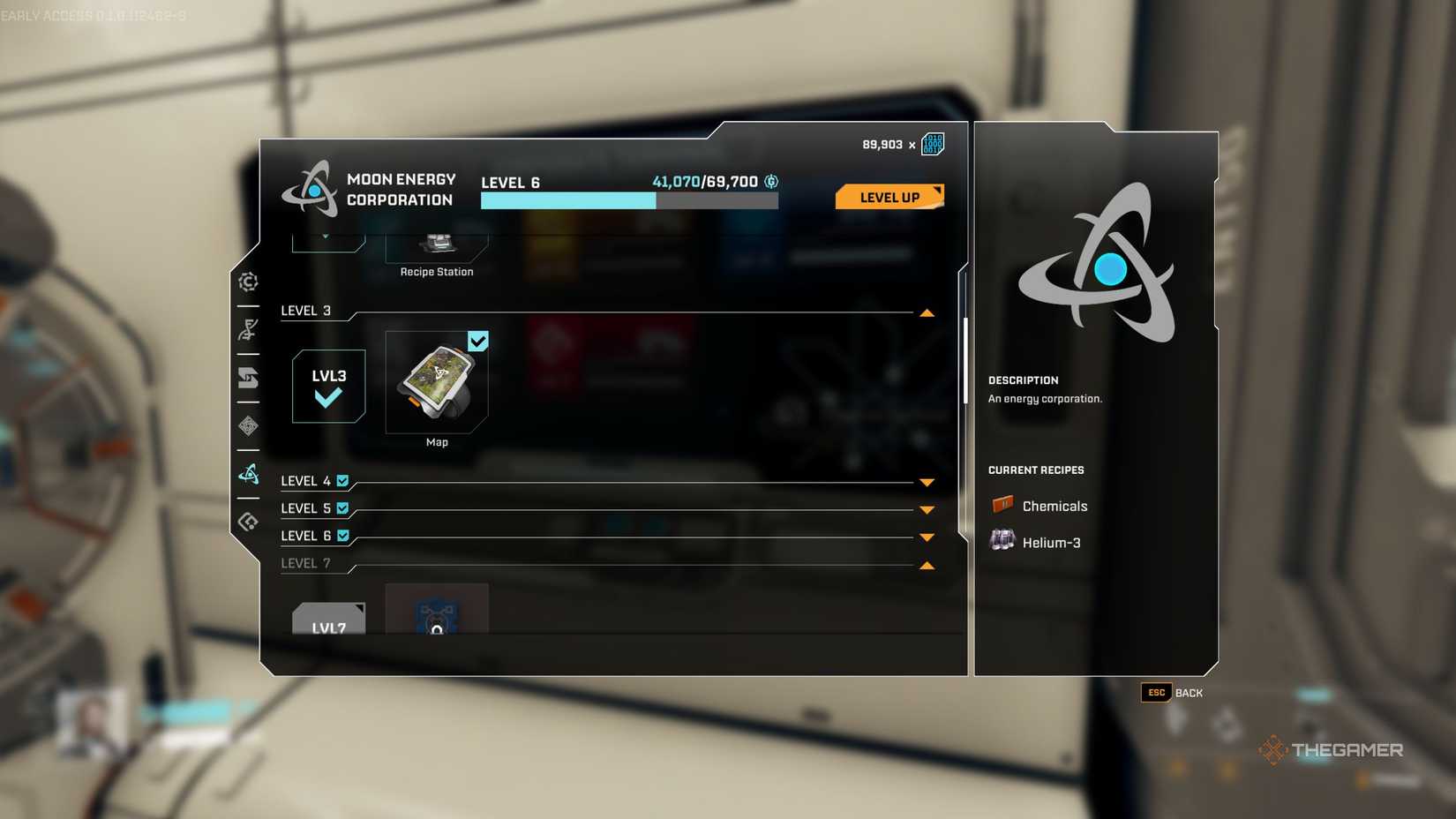Screen dimensions: 1456x819
Task: Click the checkmark on the Map reward
Action: pyautogui.click(x=477, y=341)
